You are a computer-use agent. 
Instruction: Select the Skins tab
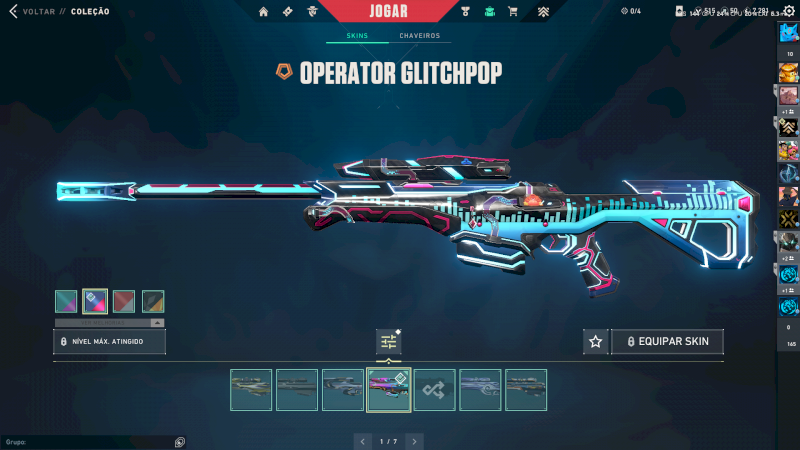357,36
